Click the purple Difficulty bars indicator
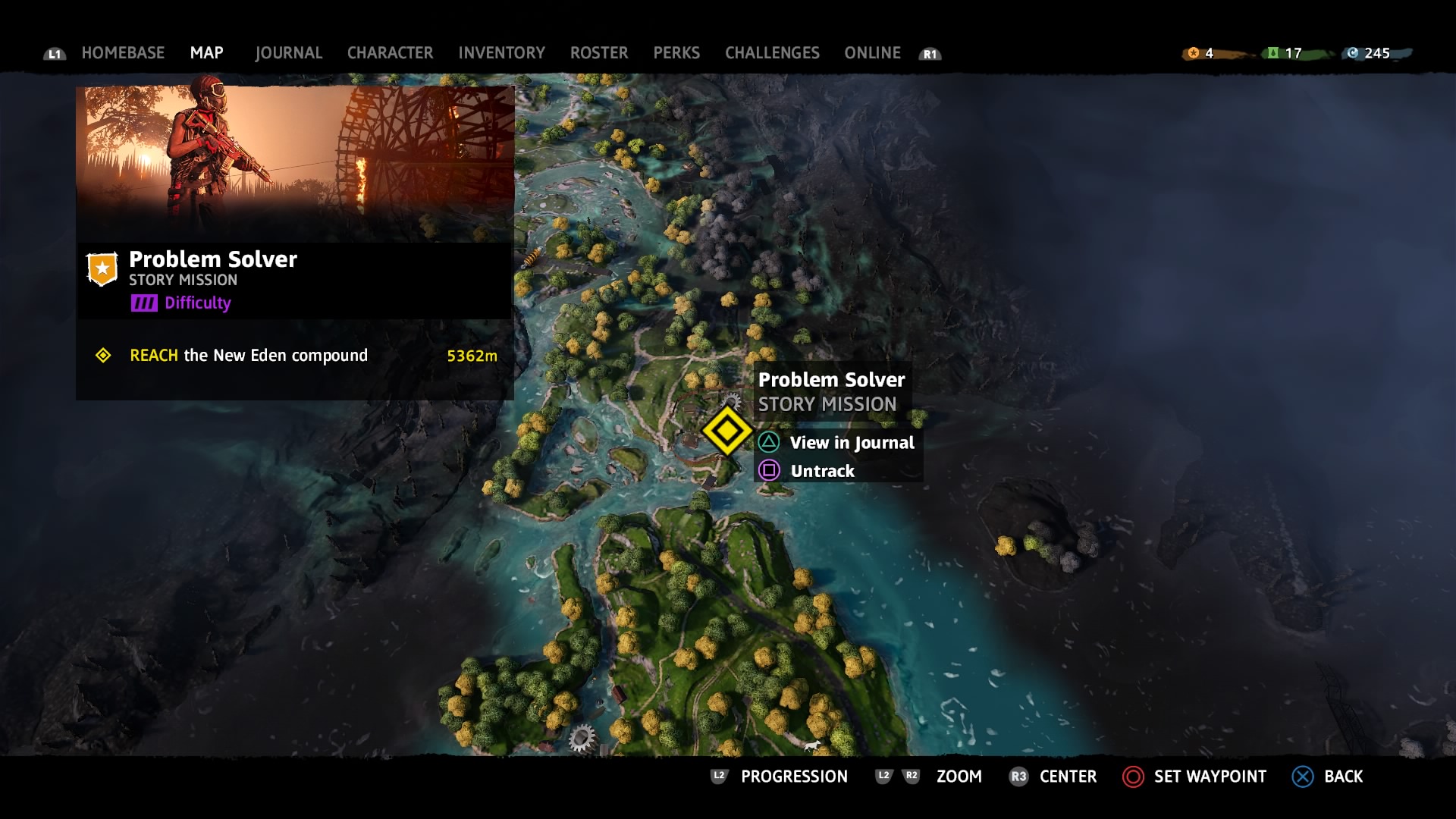1456x819 pixels. [145, 303]
